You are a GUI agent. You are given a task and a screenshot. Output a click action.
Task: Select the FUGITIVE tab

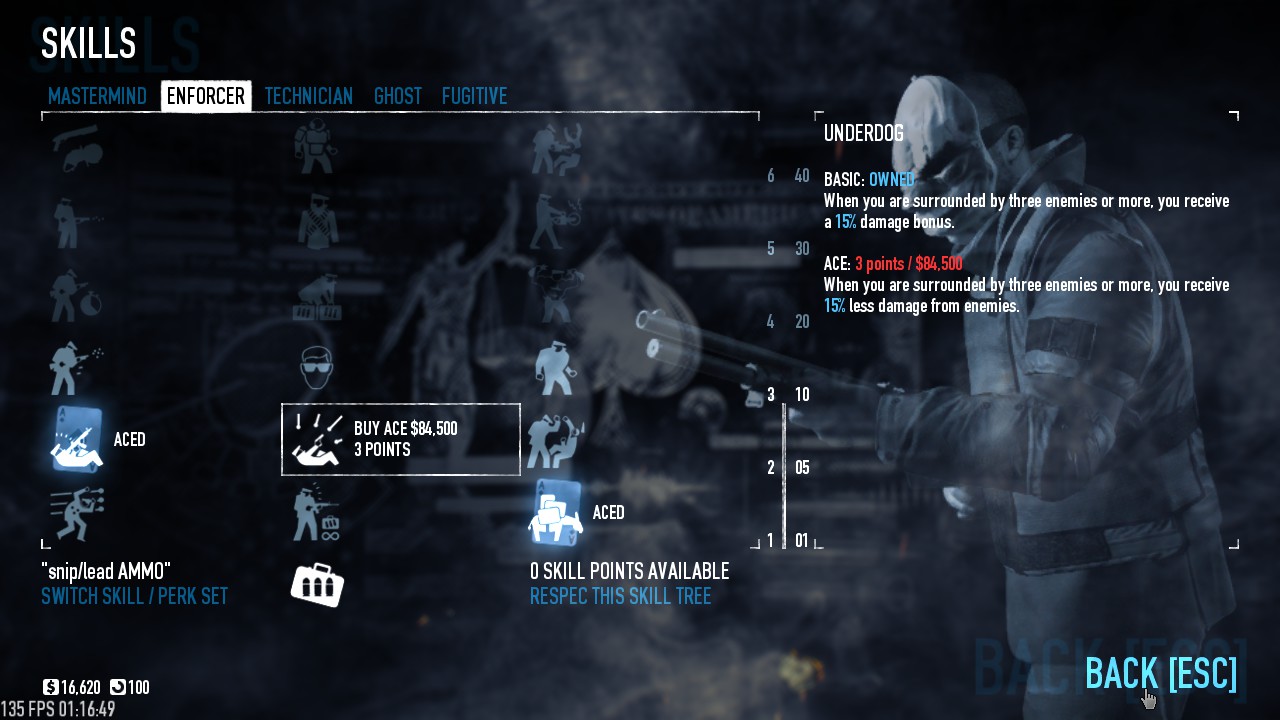tap(474, 96)
